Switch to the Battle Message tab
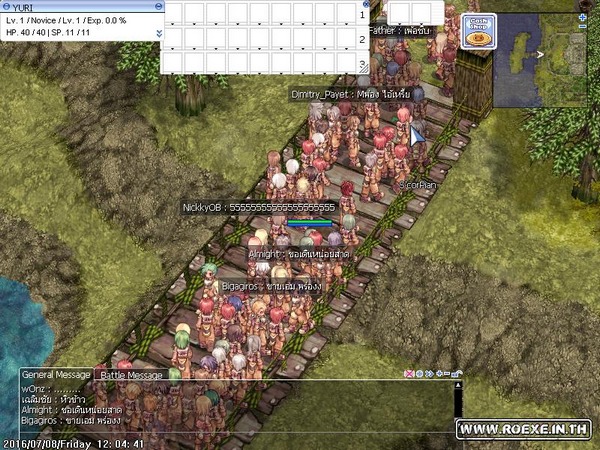 pos(130,374)
